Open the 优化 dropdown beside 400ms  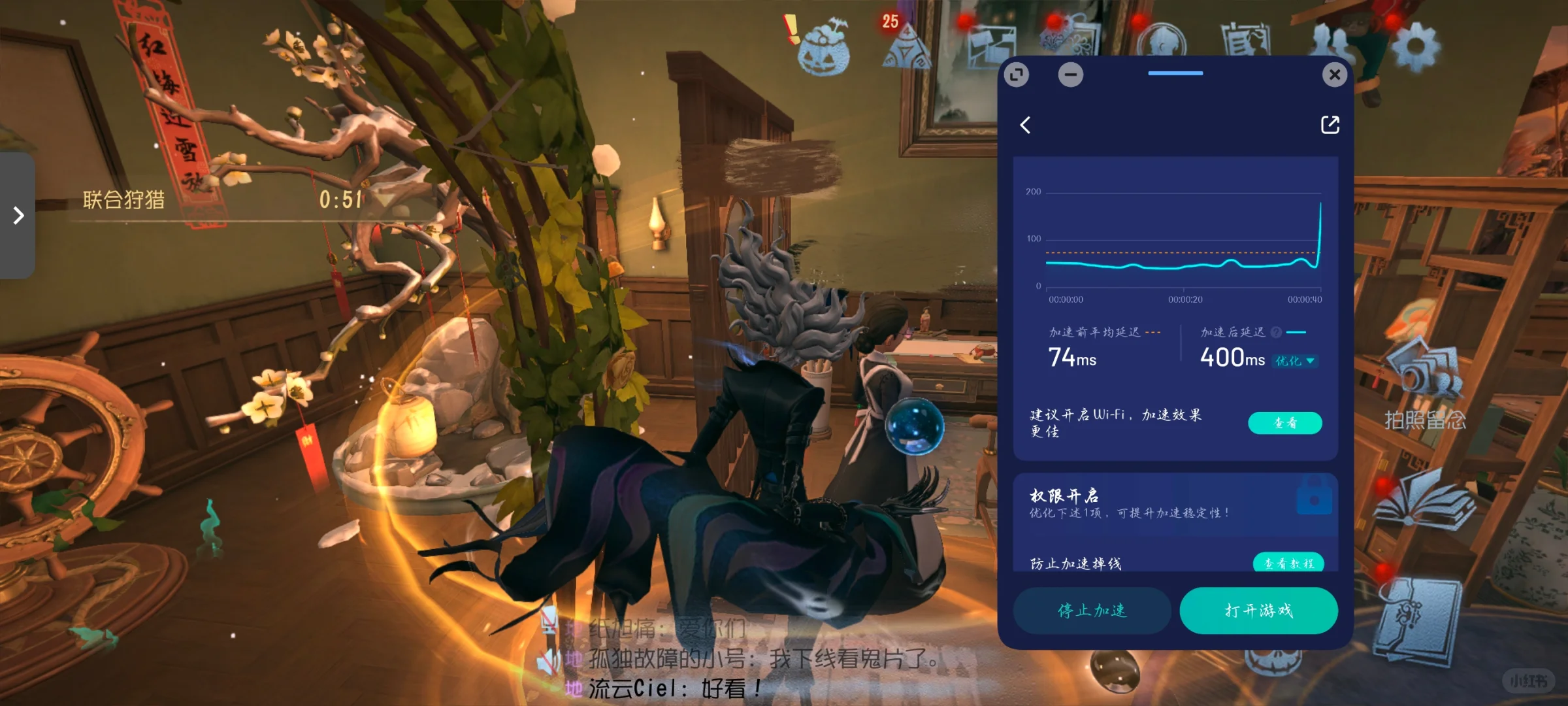pyautogui.click(x=1294, y=361)
